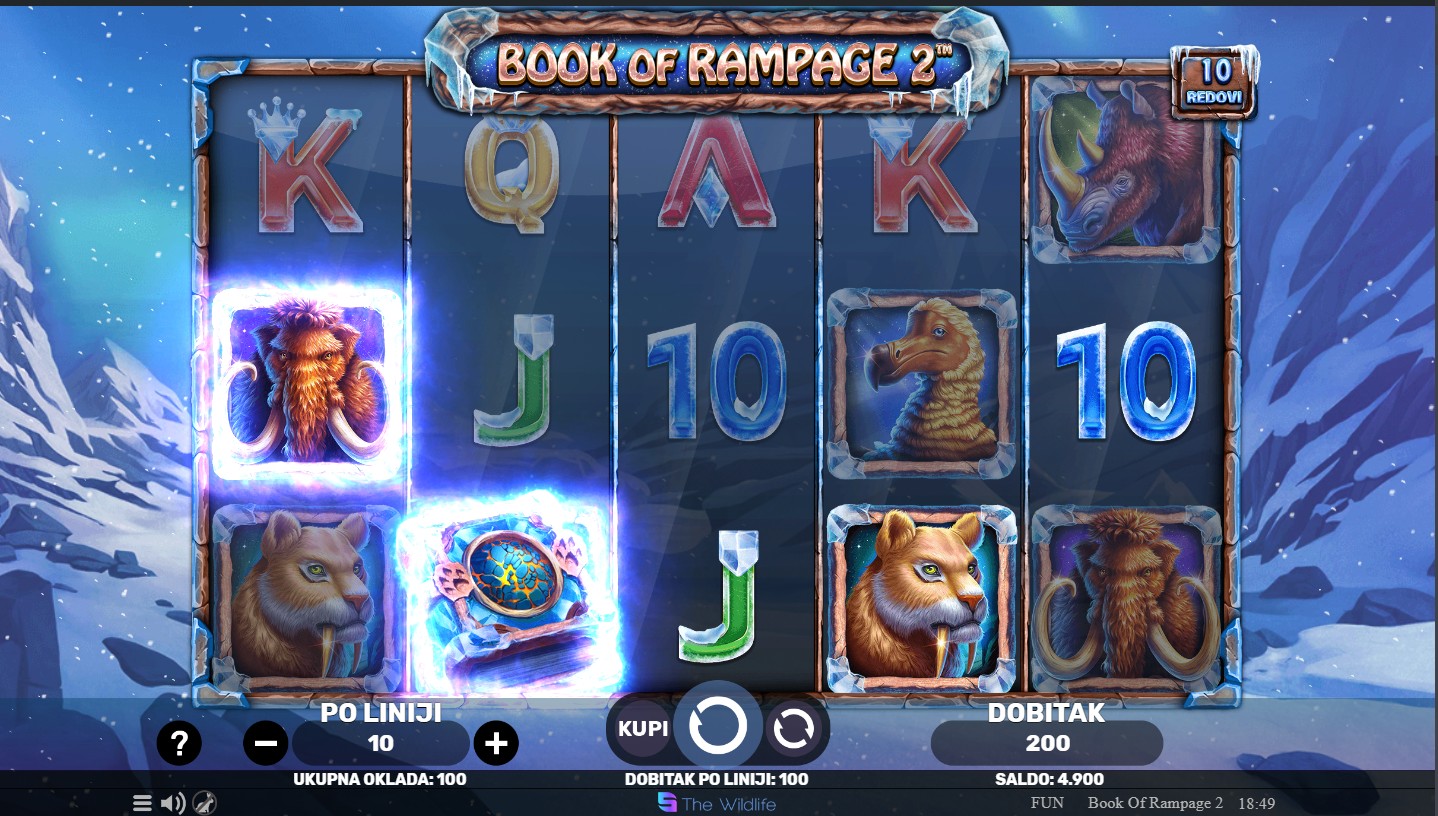Screen dimensions: 1438x816
Task: Open the hamburger menu icon
Action: point(142,803)
